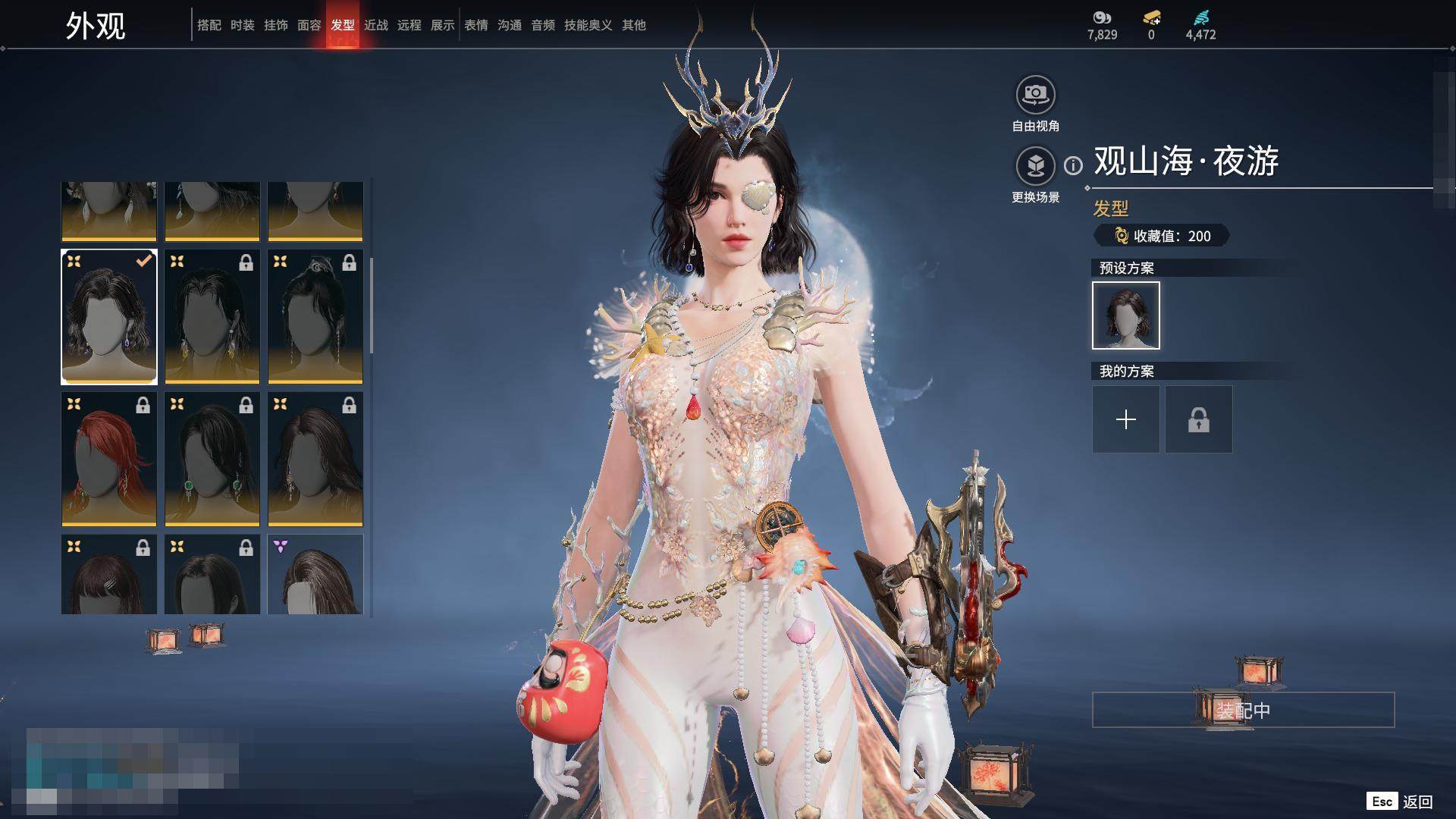Click the 更换场景 scene button

point(1035,165)
